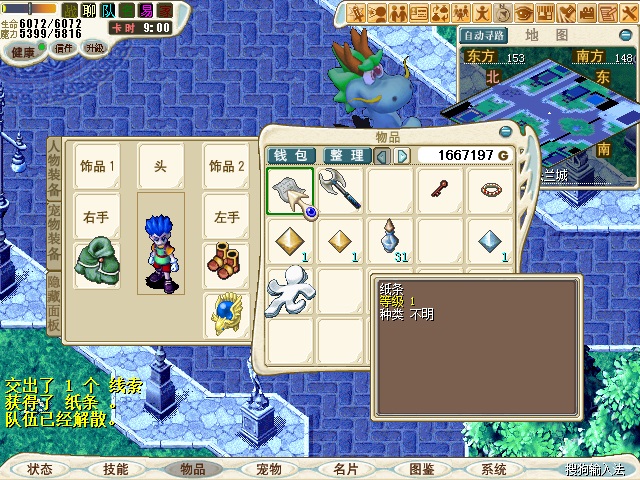640x480 pixels.
Task: Click the 整理 sort items button
Action: point(347,156)
